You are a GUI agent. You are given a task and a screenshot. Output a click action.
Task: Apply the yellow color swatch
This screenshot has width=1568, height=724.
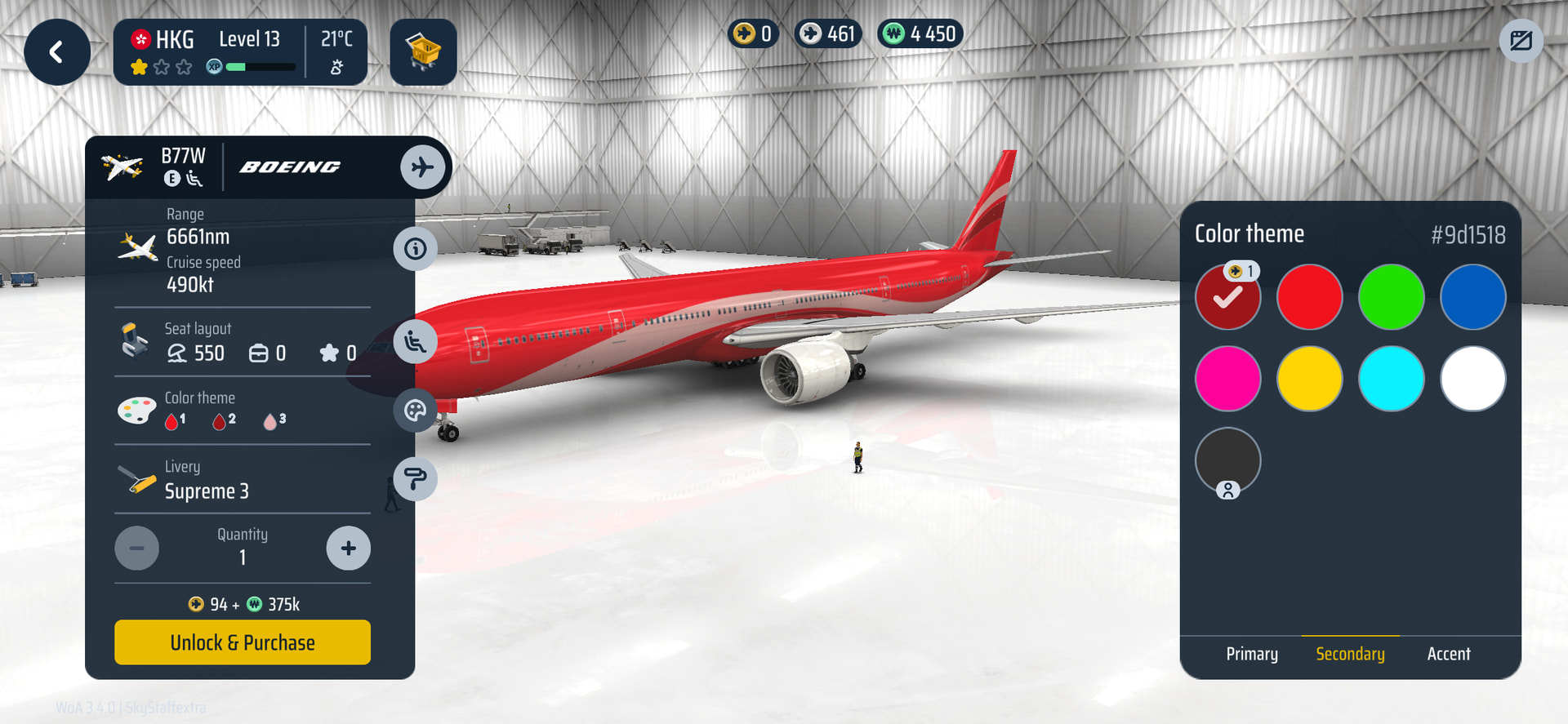[1309, 379]
